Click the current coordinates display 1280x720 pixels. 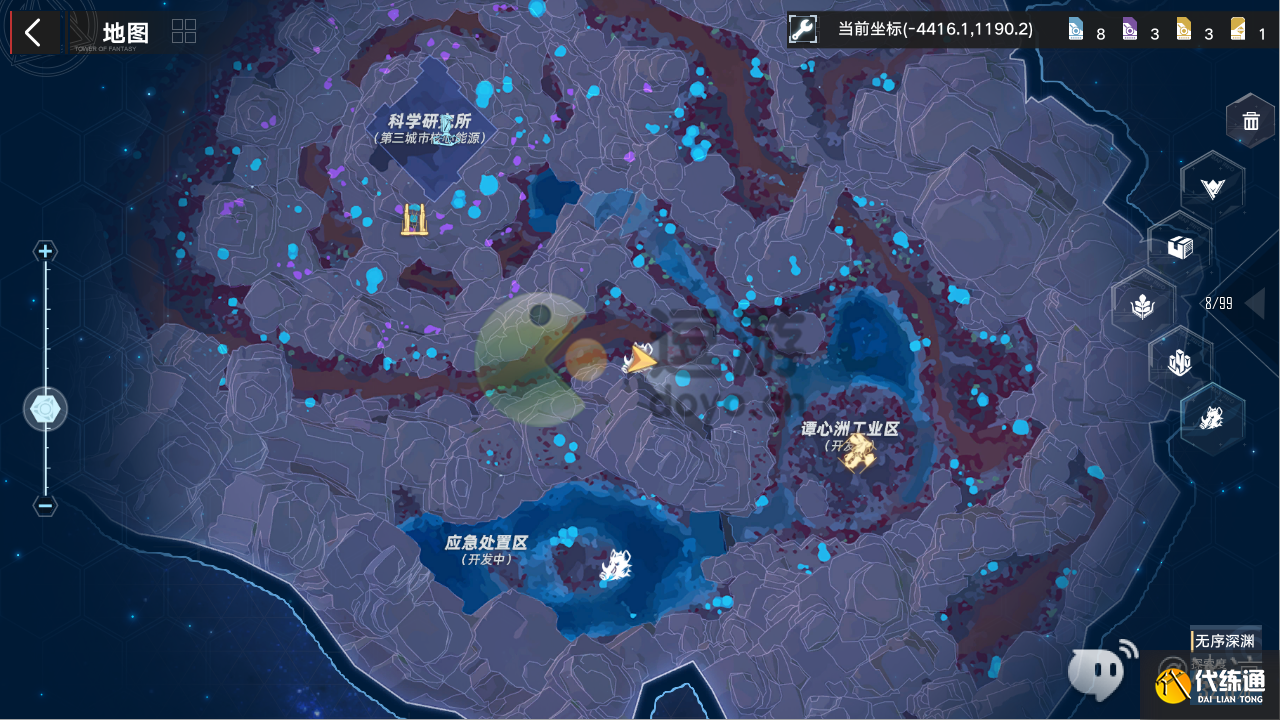[933, 29]
